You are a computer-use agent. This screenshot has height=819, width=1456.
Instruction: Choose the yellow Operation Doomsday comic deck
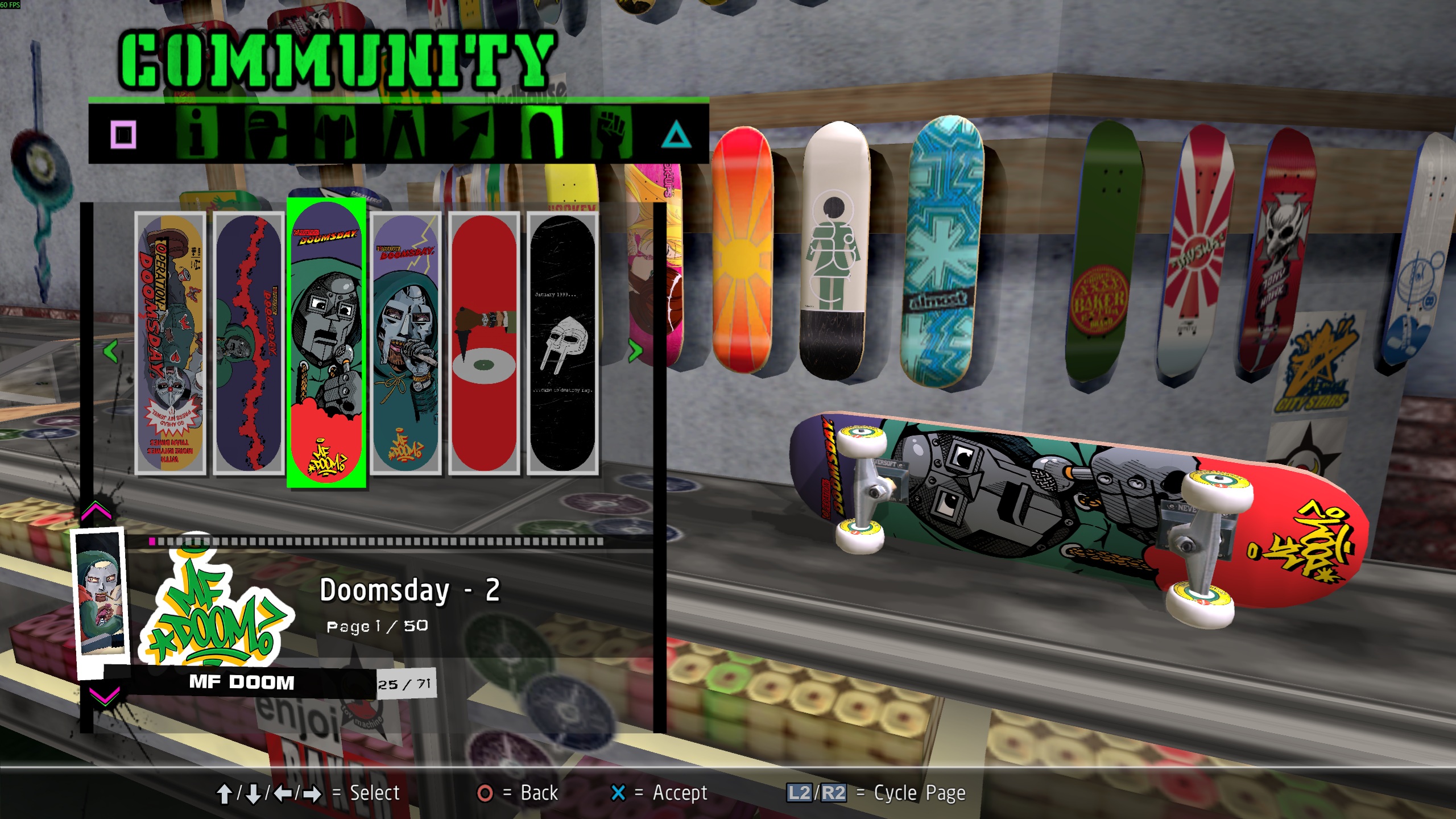[170, 343]
